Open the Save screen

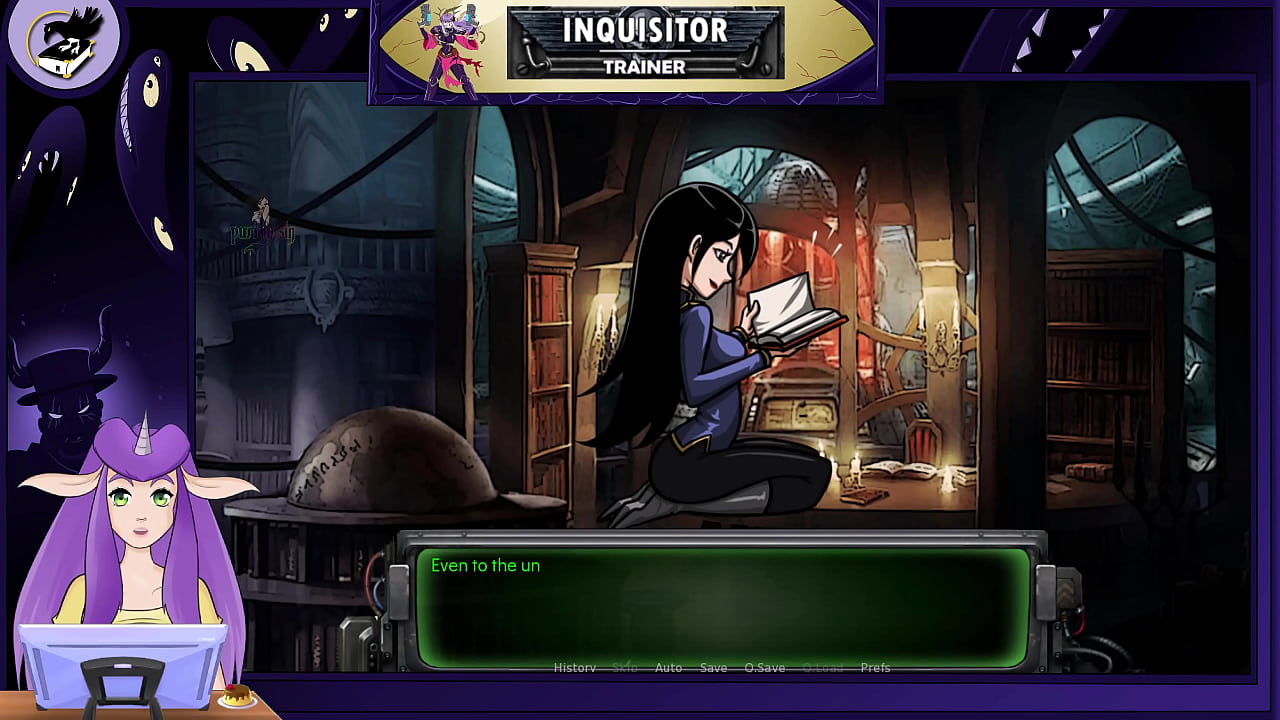[x=714, y=667]
